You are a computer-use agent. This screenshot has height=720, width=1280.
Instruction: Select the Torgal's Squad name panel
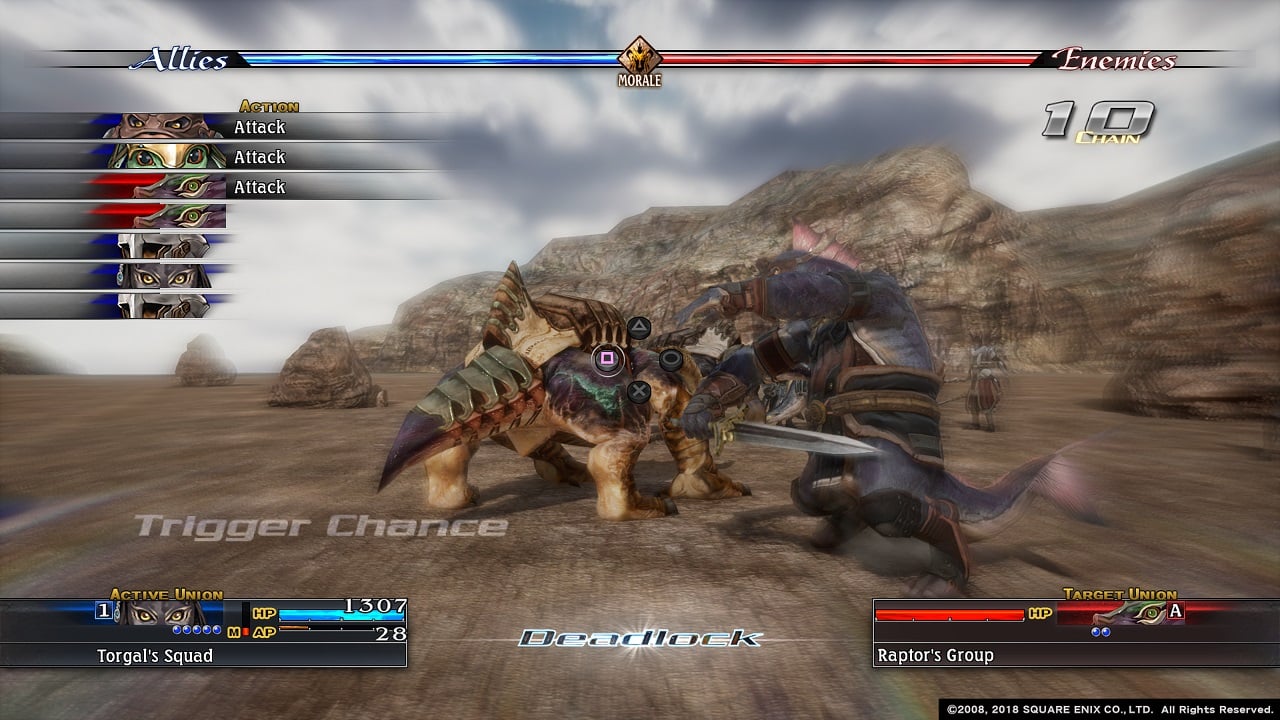[203, 656]
